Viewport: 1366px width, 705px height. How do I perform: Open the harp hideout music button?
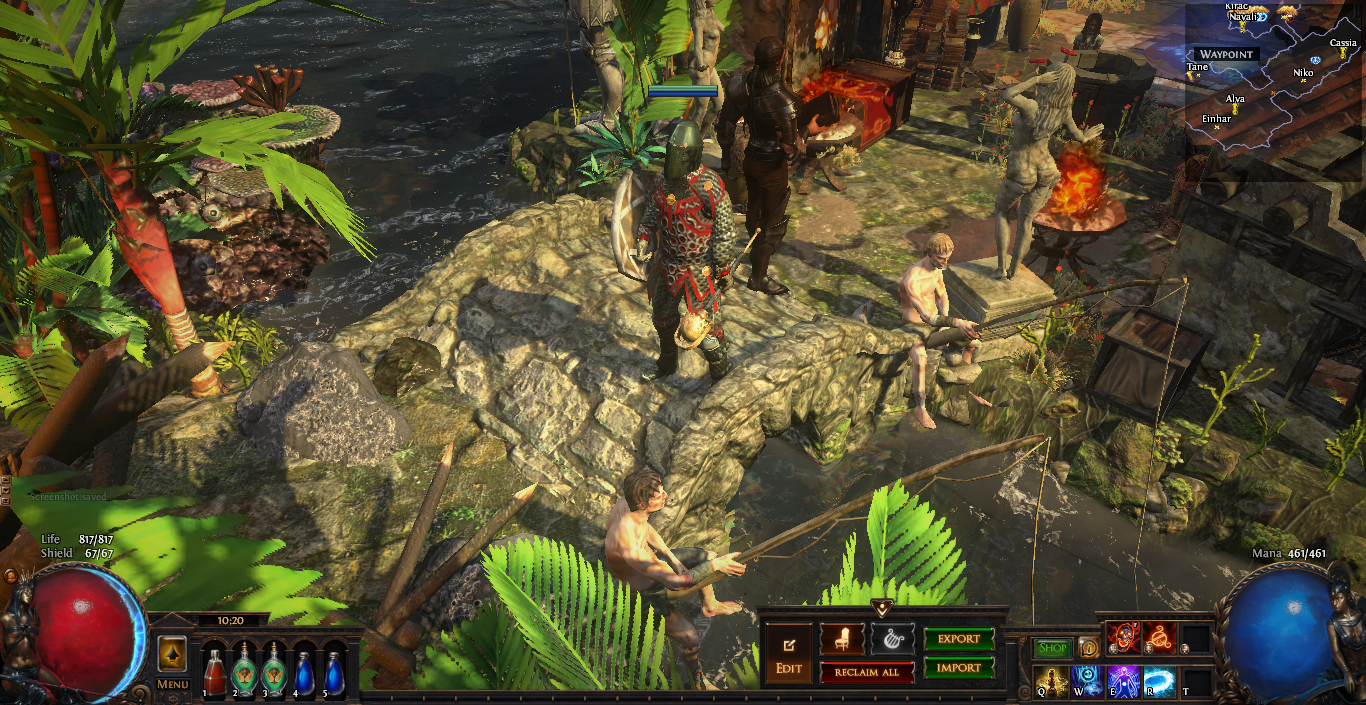892,638
